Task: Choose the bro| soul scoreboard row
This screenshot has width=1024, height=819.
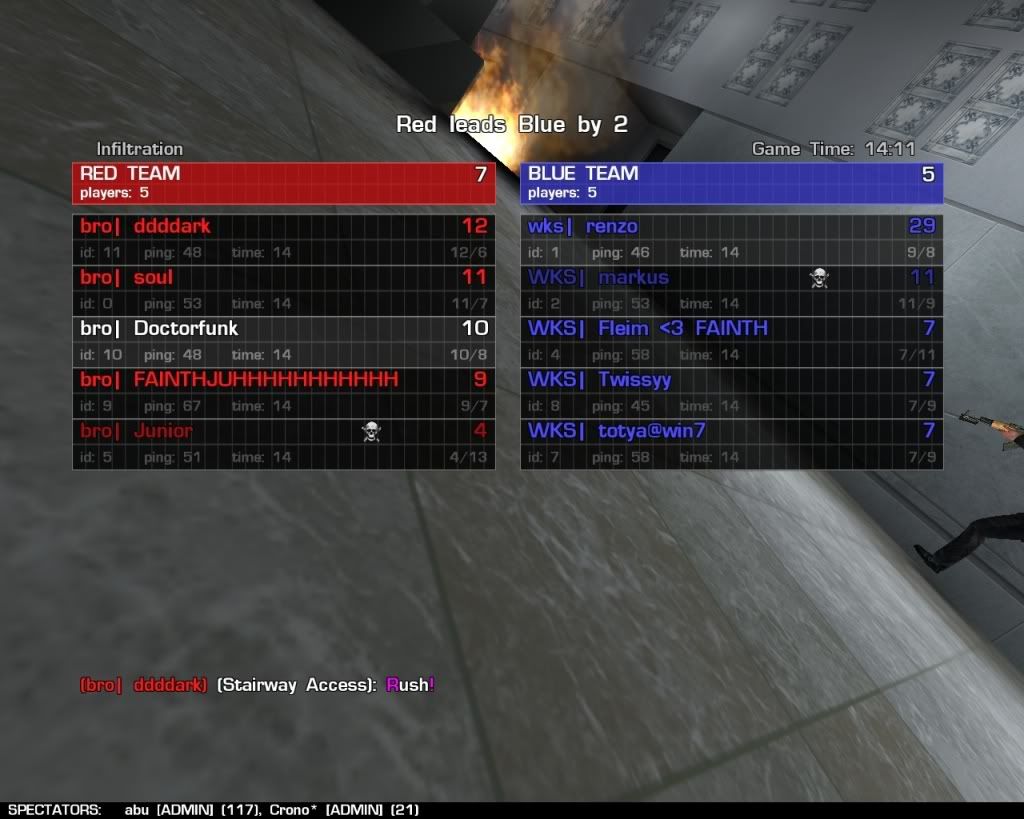Action: pos(283,290)
